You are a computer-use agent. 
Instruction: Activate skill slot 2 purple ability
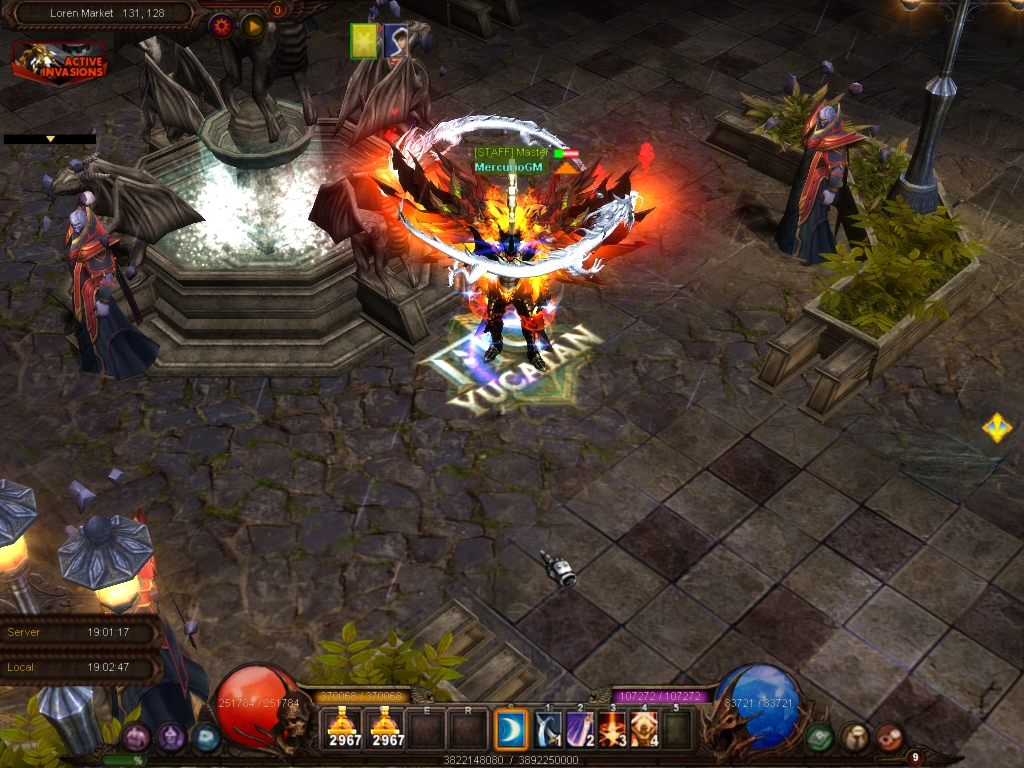[x=581, y=729]
